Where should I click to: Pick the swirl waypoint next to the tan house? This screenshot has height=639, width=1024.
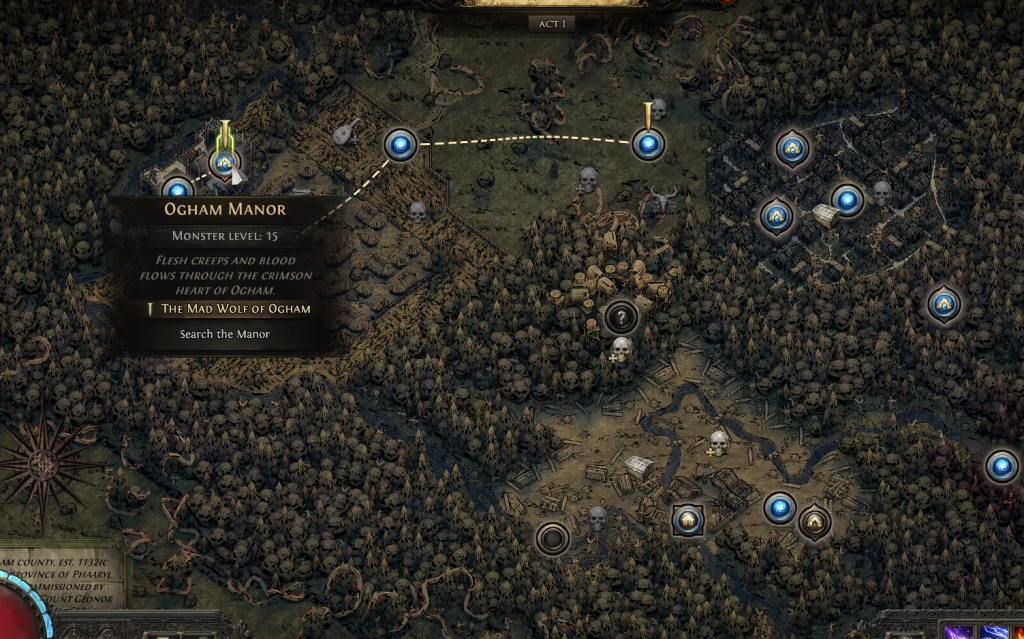780,508
